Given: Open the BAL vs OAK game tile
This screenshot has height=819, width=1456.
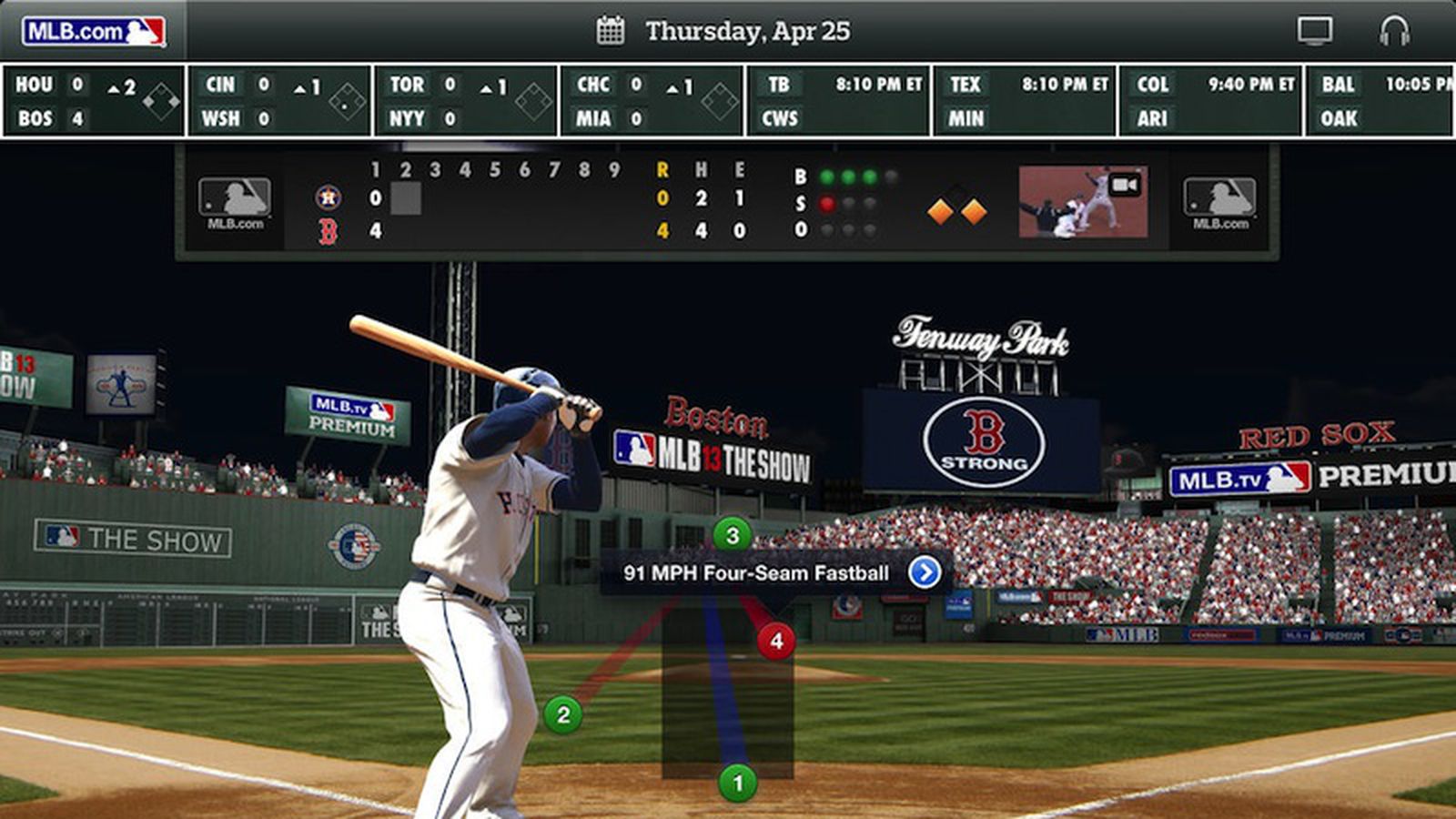Looking at the screenshot, I should [x=1381, y=101].
